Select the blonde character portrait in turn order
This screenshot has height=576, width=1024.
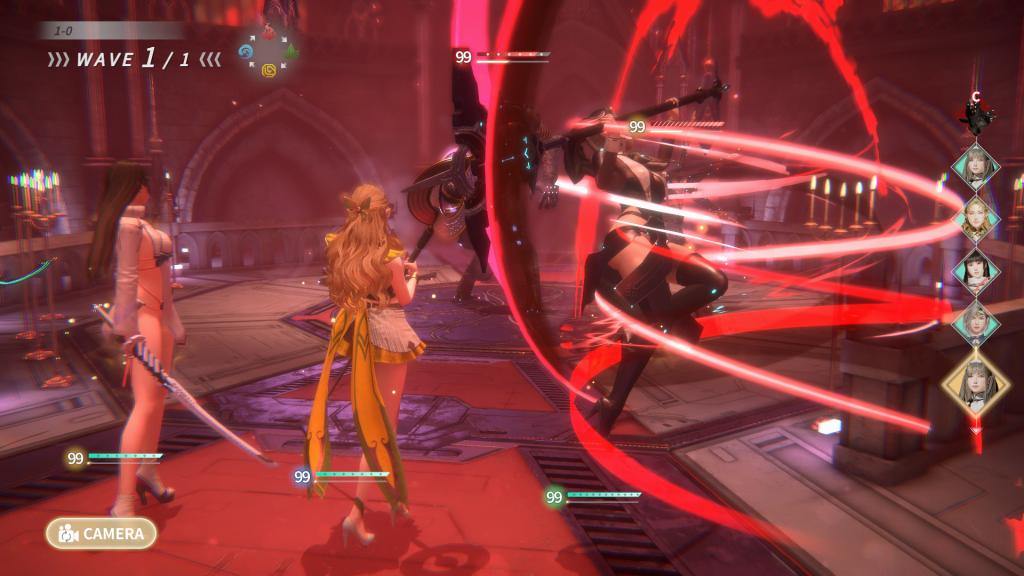click(x=975, y=216)
